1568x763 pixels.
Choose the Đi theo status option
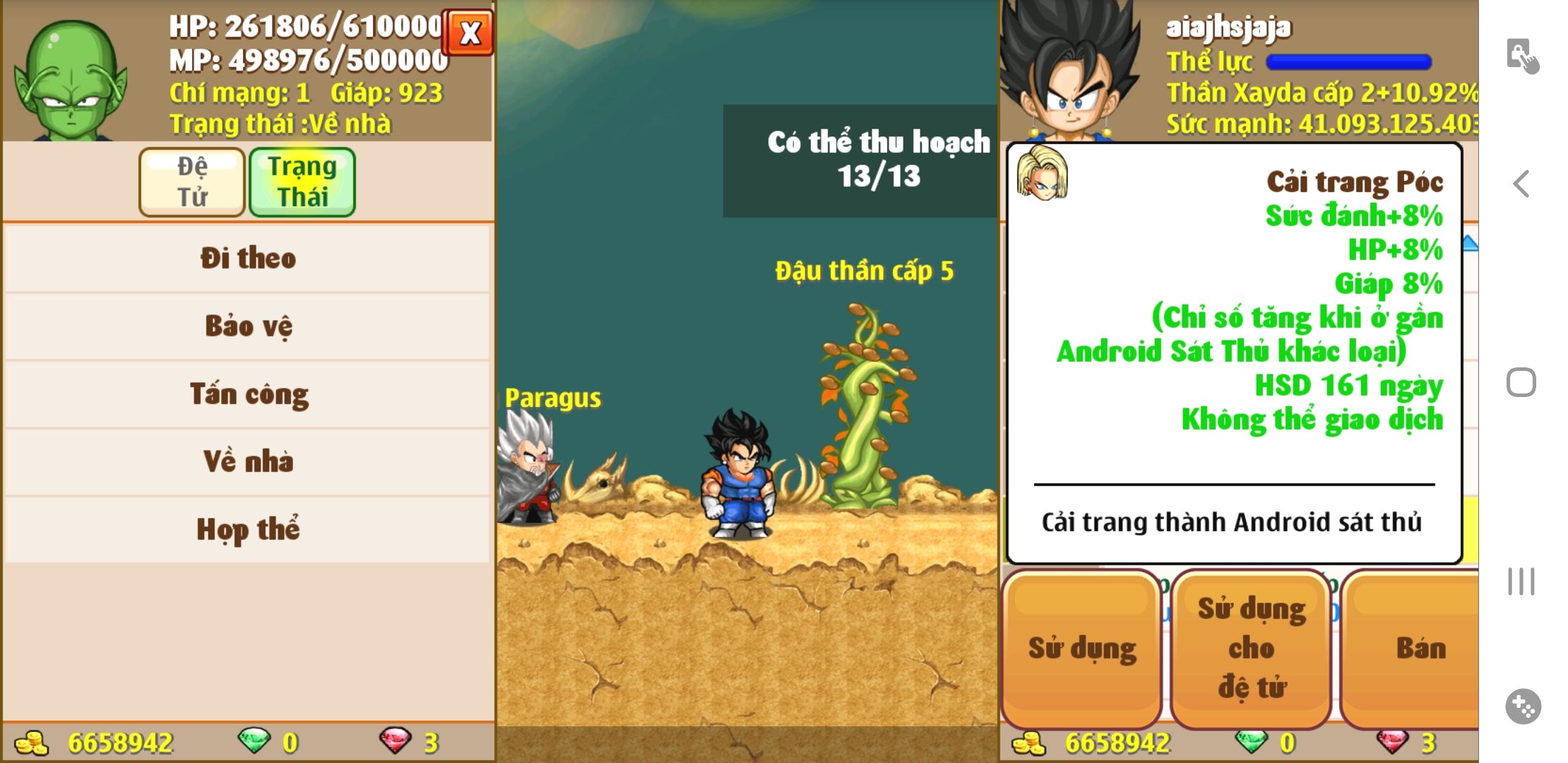(247, 258)
